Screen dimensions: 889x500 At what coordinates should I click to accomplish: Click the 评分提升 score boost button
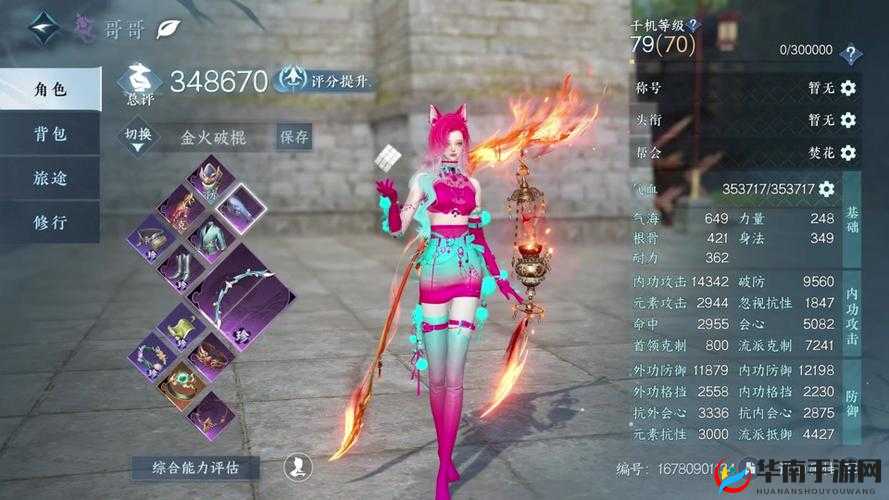(325, 79)
